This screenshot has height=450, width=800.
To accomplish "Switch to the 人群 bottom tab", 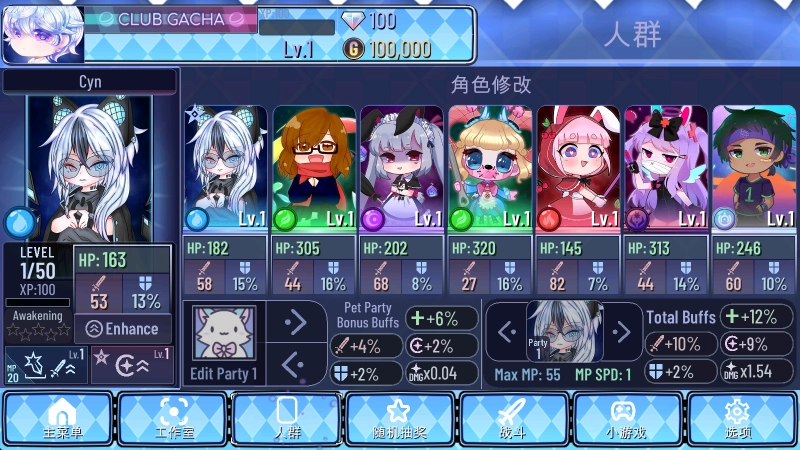I will click(x=287, y=418).
